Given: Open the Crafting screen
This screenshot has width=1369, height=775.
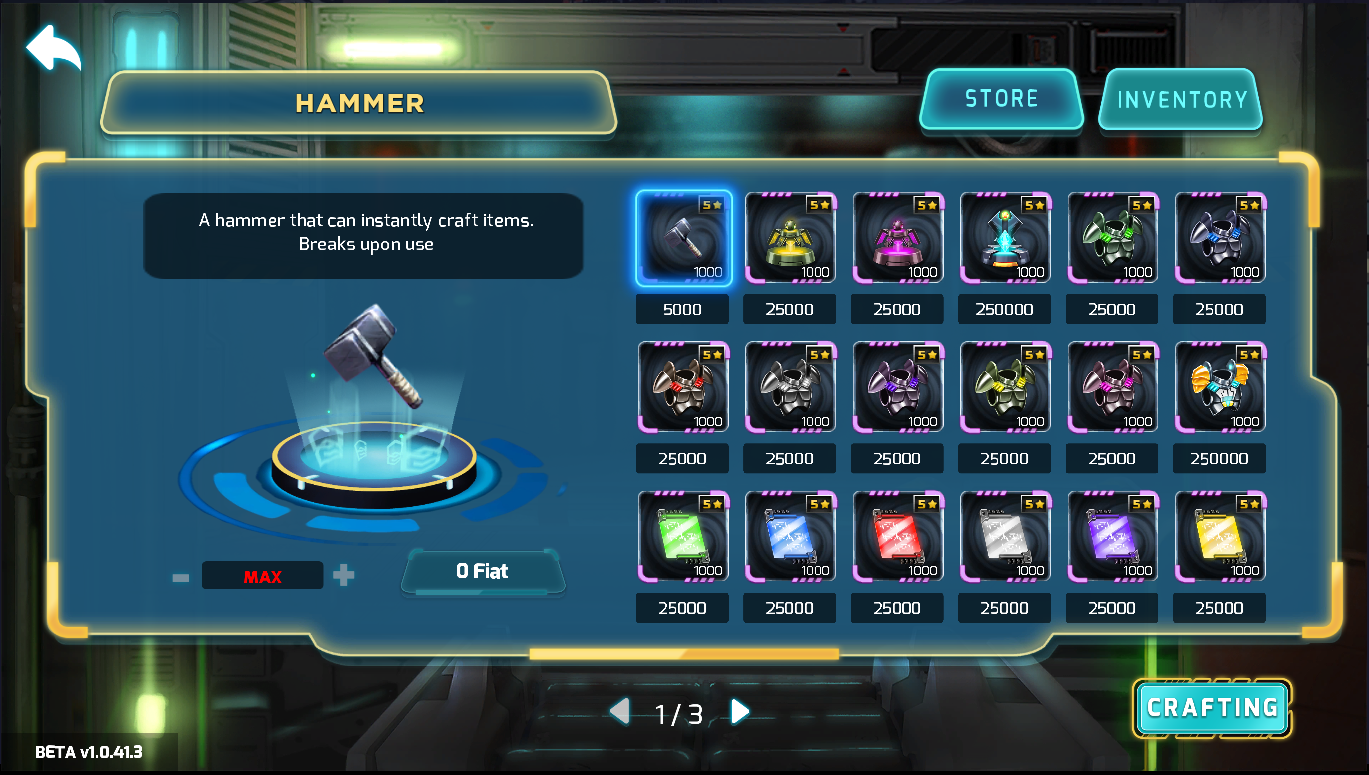Looking at the screenshot, I should tap(1212, 708).
